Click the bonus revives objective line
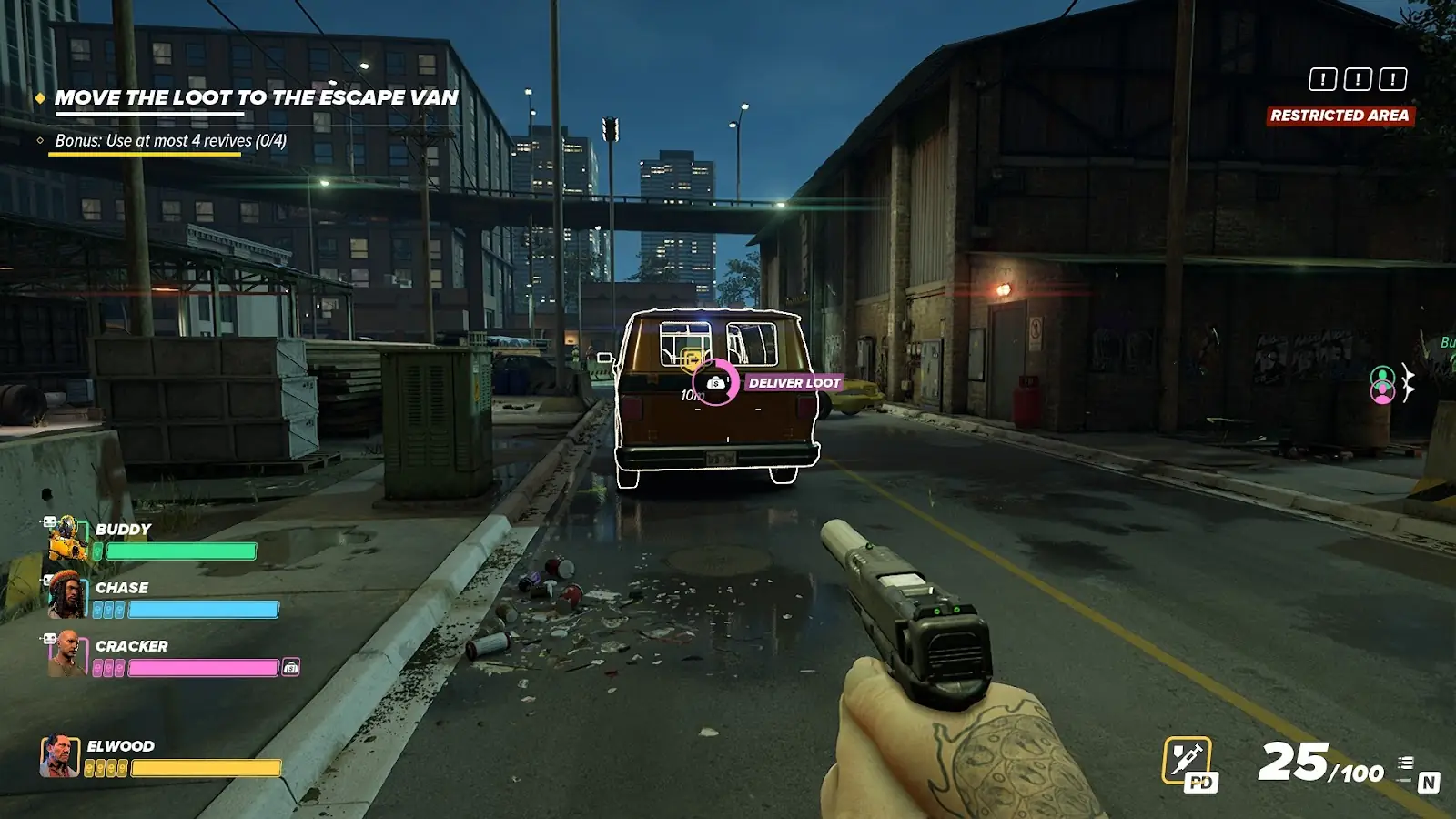 pos(170,141)
